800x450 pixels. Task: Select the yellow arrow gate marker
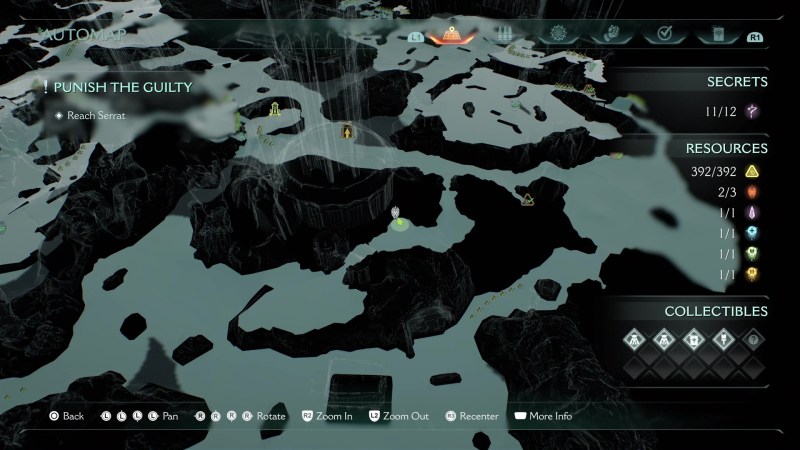point(347,132)
